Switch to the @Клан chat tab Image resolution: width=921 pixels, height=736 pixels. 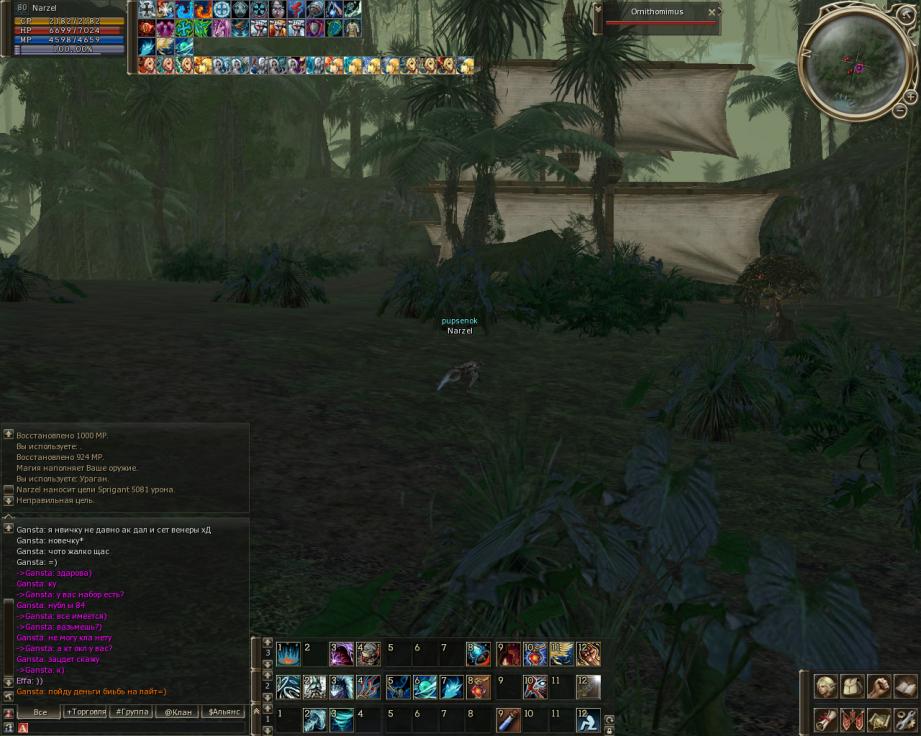point(178,712)
